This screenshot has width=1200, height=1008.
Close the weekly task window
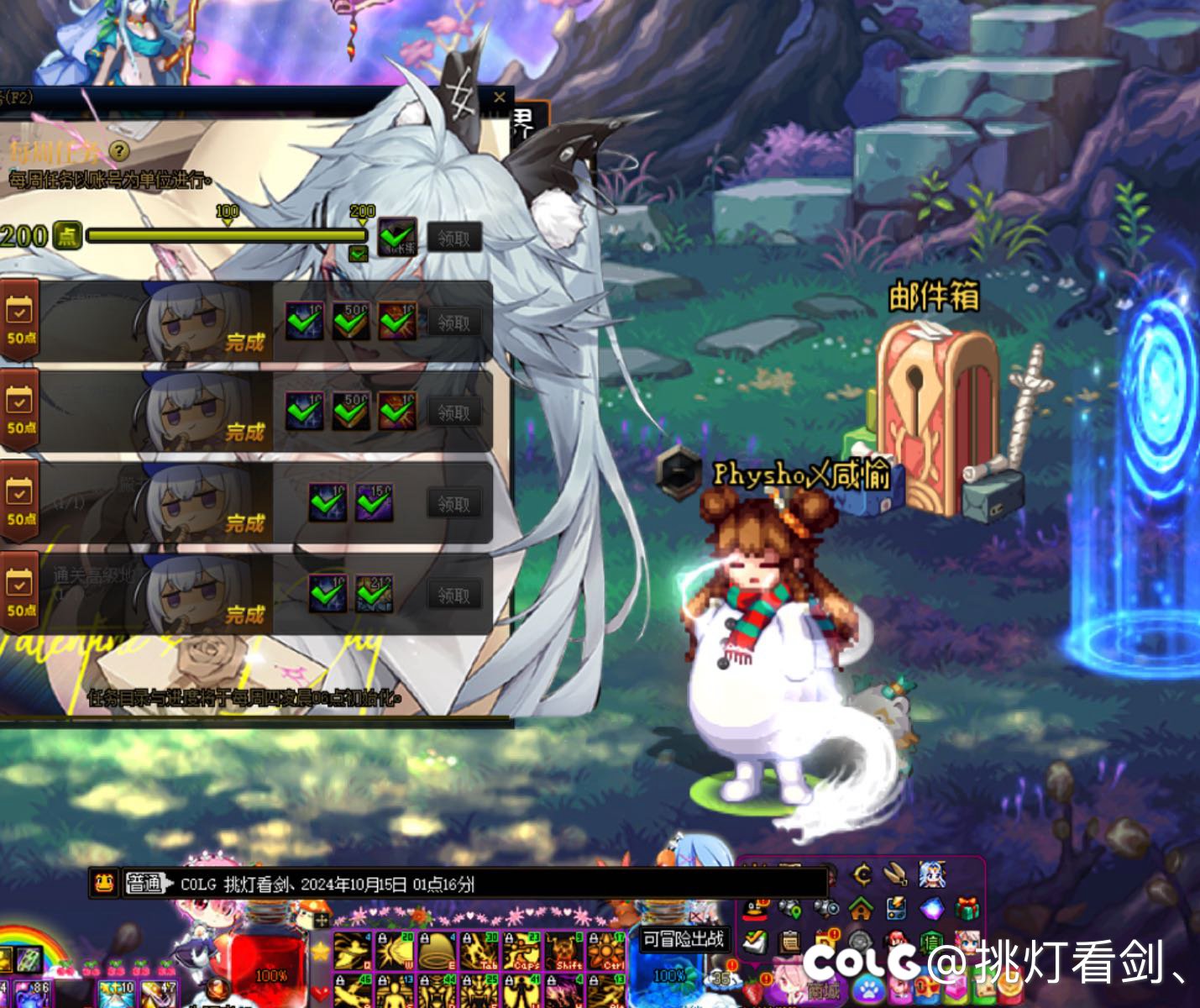coord(500,97)
